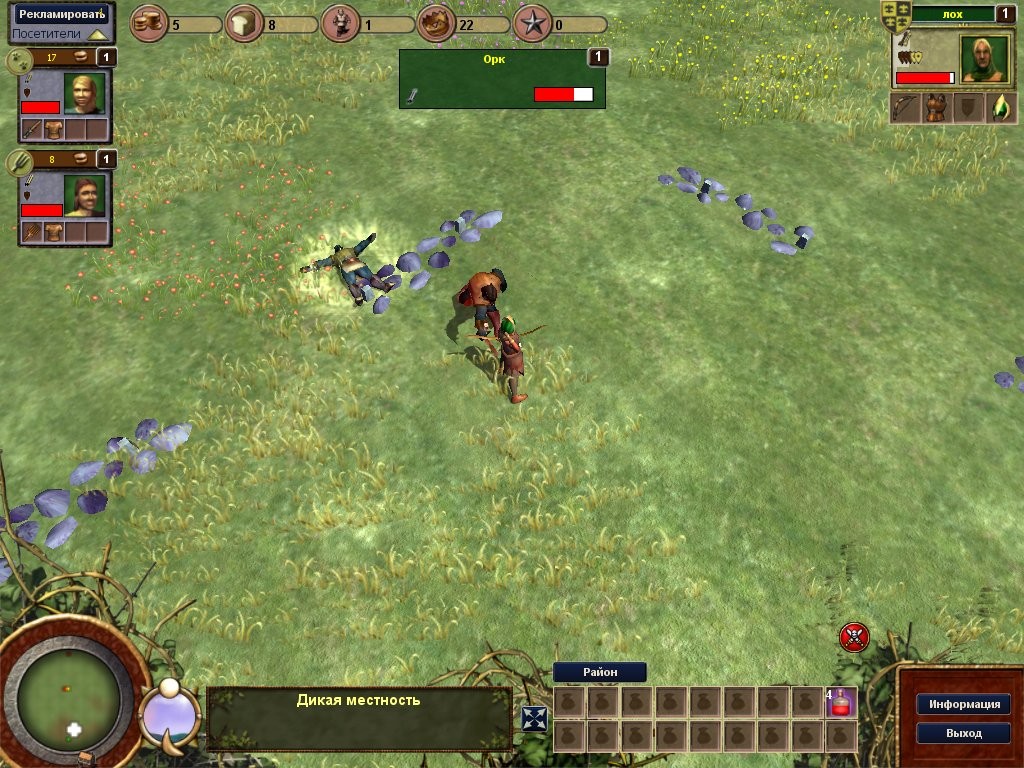Open the Район district button
This screenshot has height=768, width=1024.
pyautogui.click(x=599, y=672)
